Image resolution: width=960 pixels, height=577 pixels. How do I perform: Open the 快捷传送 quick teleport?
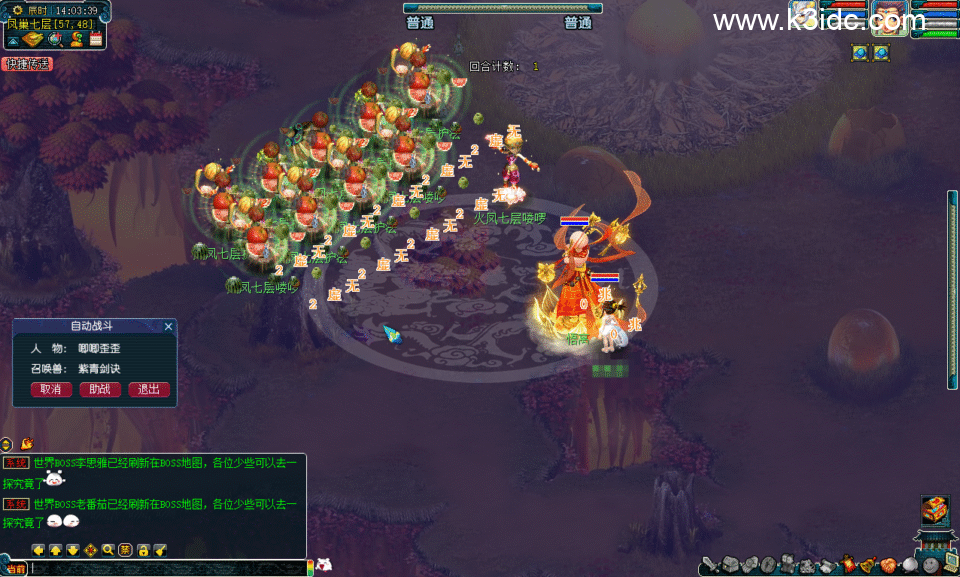[27, 64]
